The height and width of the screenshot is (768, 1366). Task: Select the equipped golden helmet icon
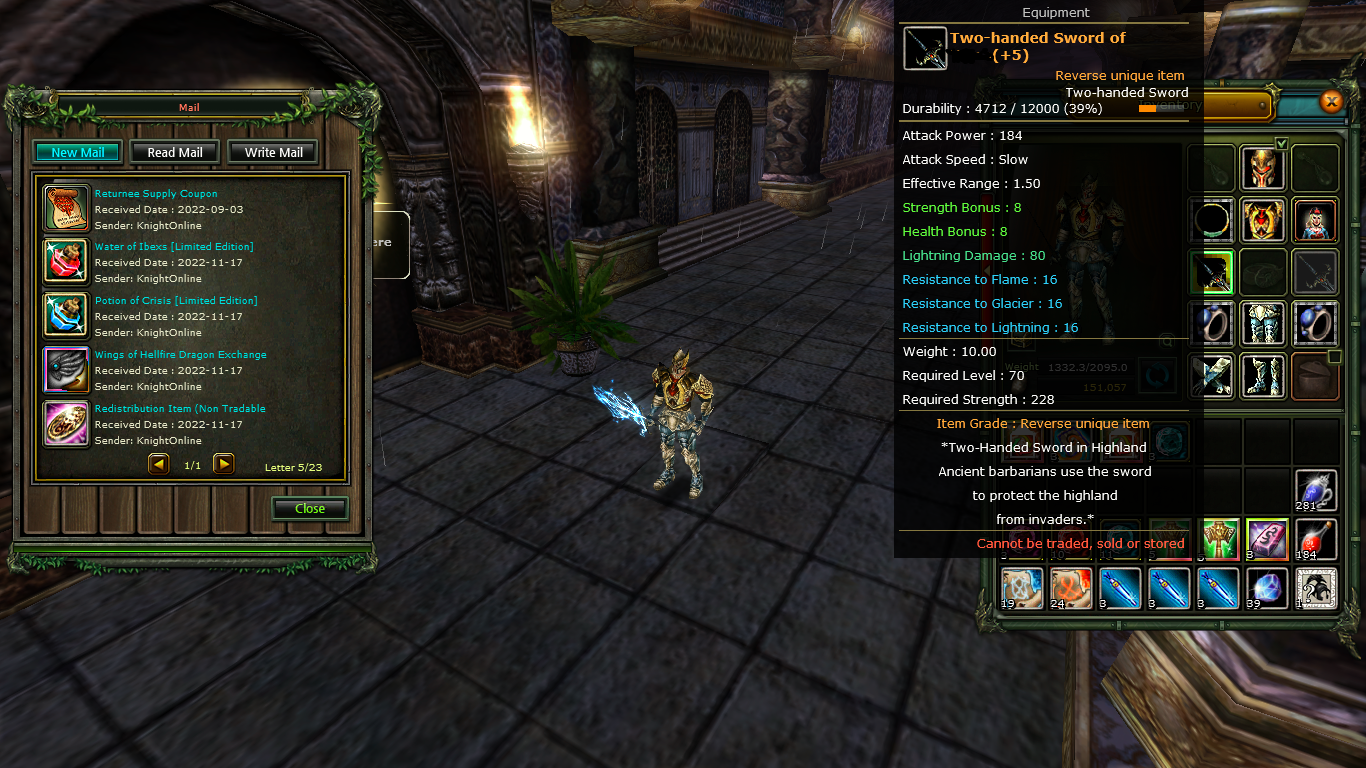click(1263, 167)
